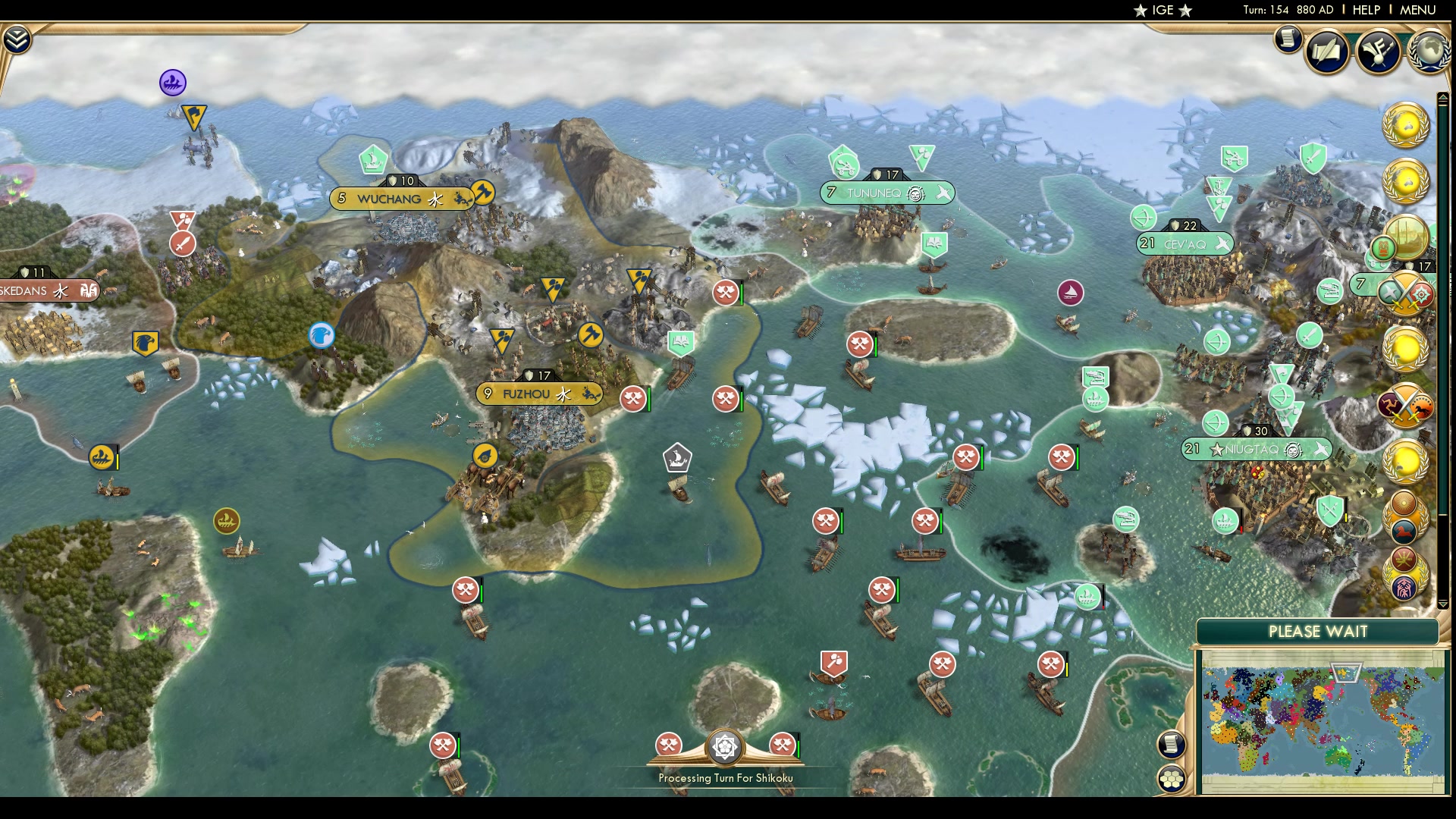
Task: Click the down arrow on the diplomacy ribbon scrollbar
Action: tap(1443, 603)
